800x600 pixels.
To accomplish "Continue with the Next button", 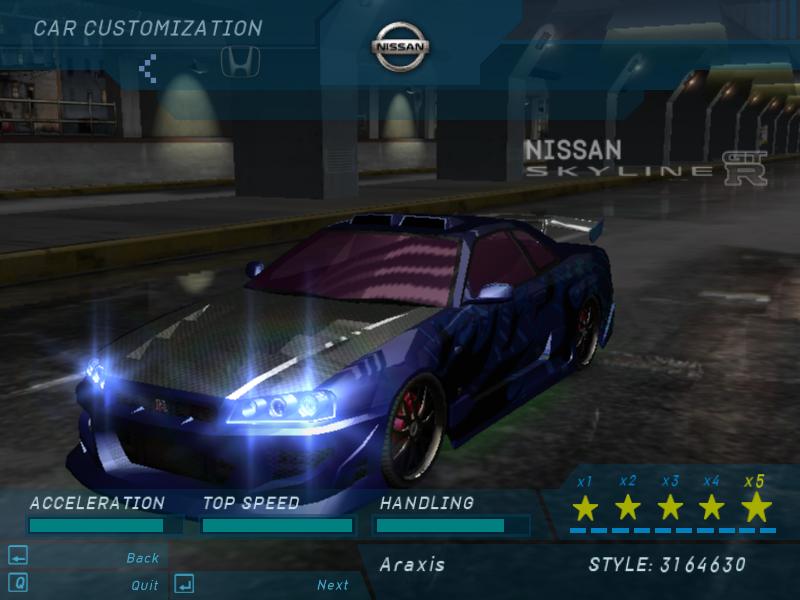I will click(333, 585).
